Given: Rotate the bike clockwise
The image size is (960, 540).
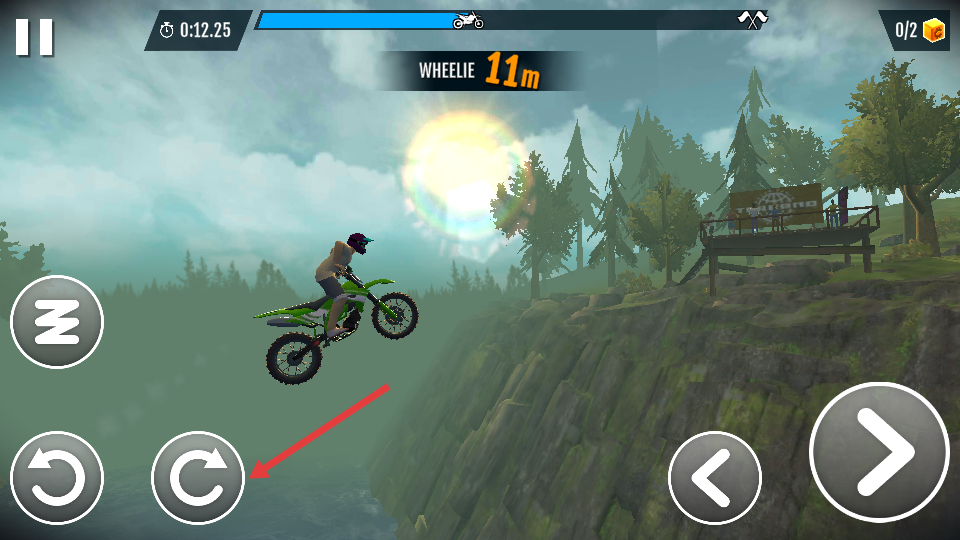Looking at the screenshot, I should tap(198, 478).
